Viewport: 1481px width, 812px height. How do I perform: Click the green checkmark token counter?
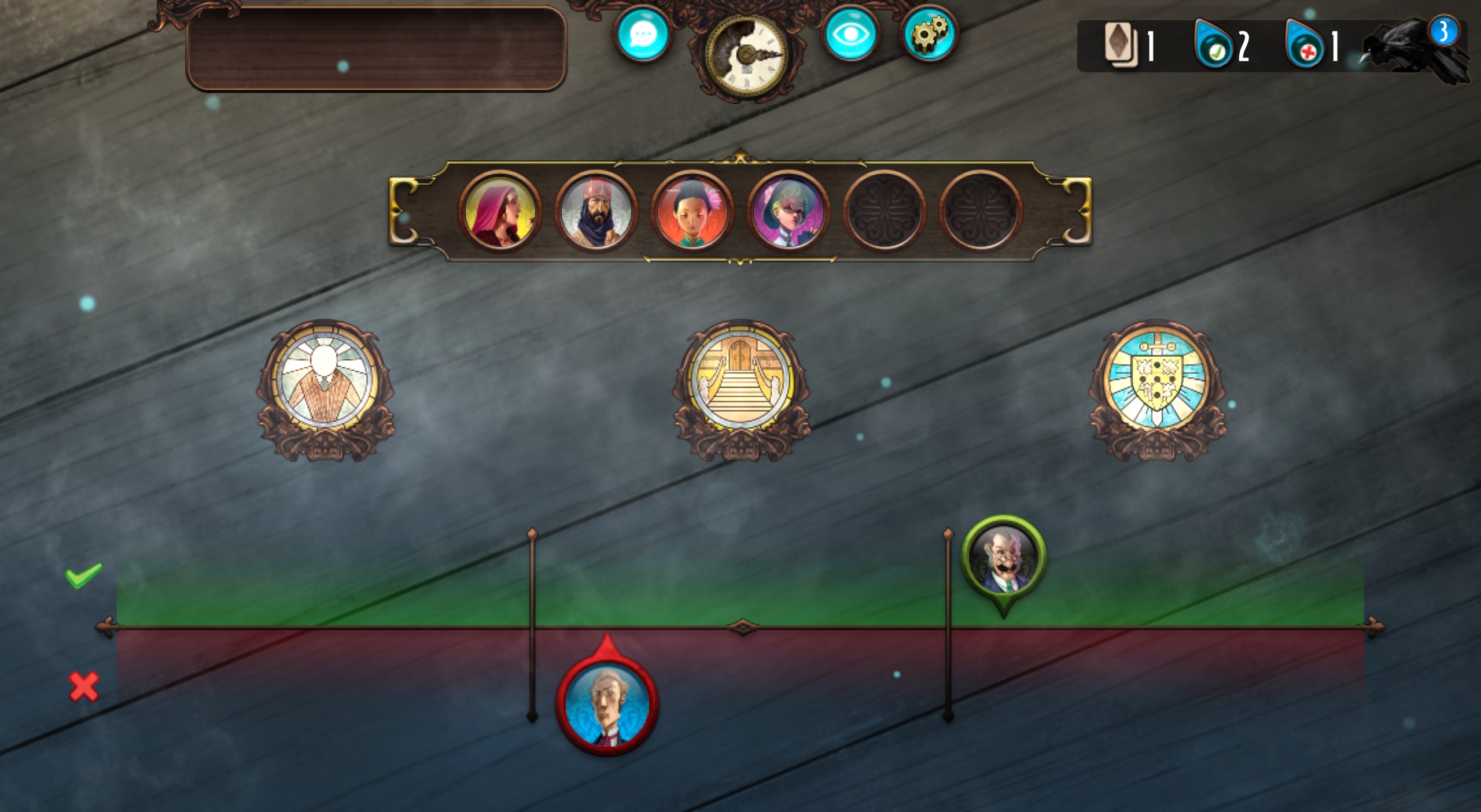[x=1221, y=46]
